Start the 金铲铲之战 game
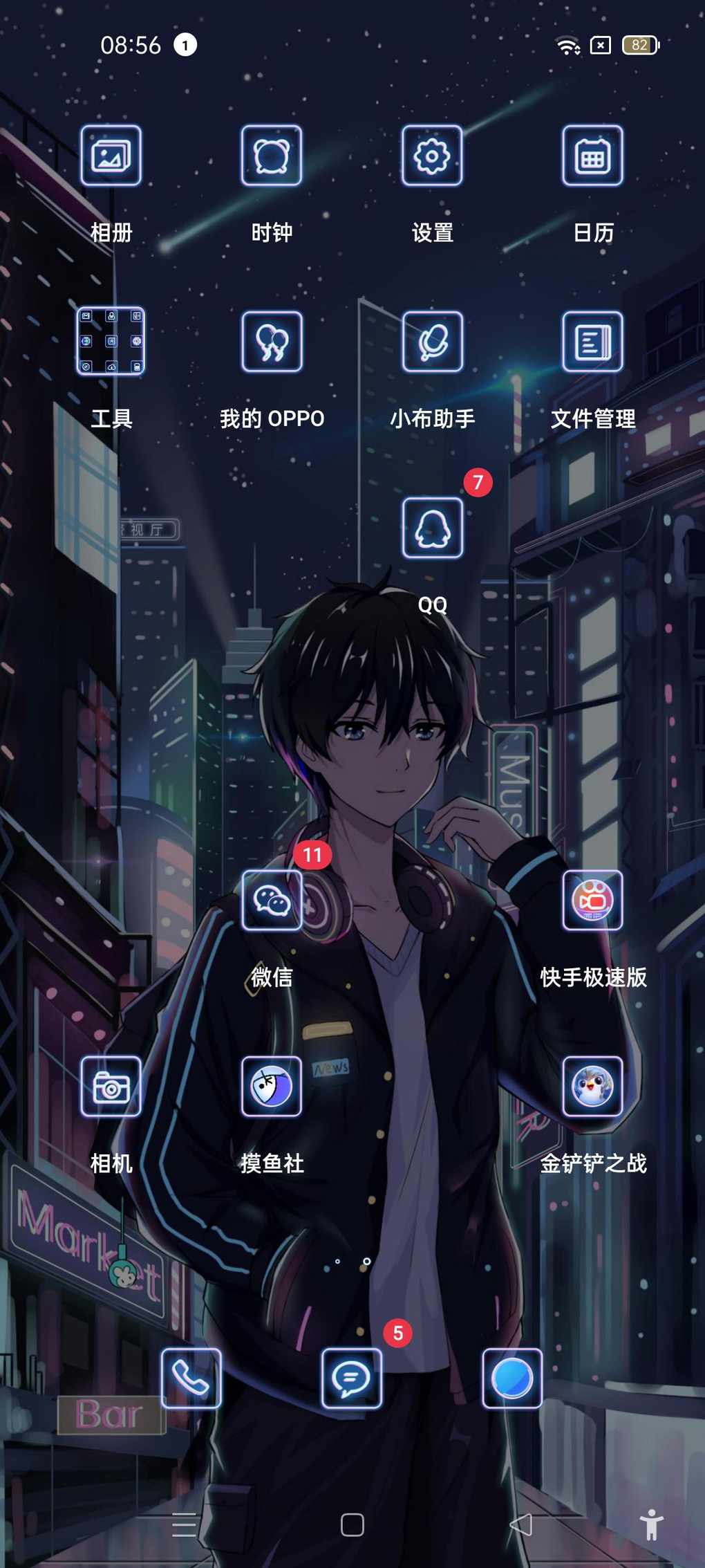This screenshot has height=1568, width=705. tap(592, 1086)
